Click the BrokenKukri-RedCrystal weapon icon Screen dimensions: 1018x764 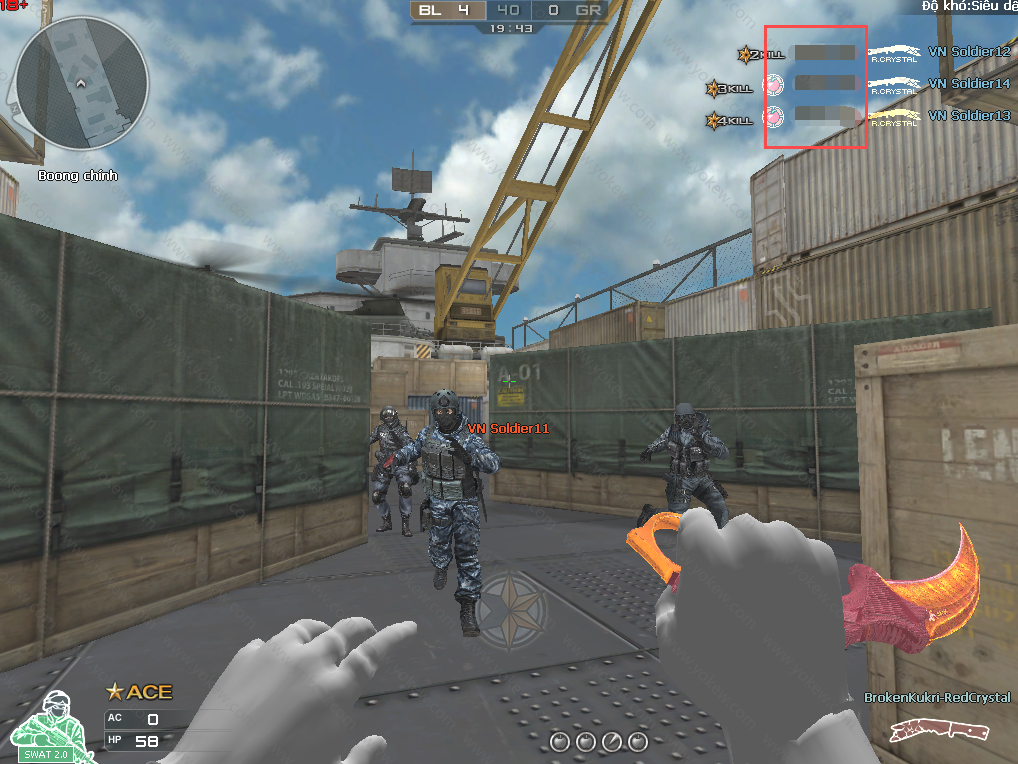click(938, 730)
